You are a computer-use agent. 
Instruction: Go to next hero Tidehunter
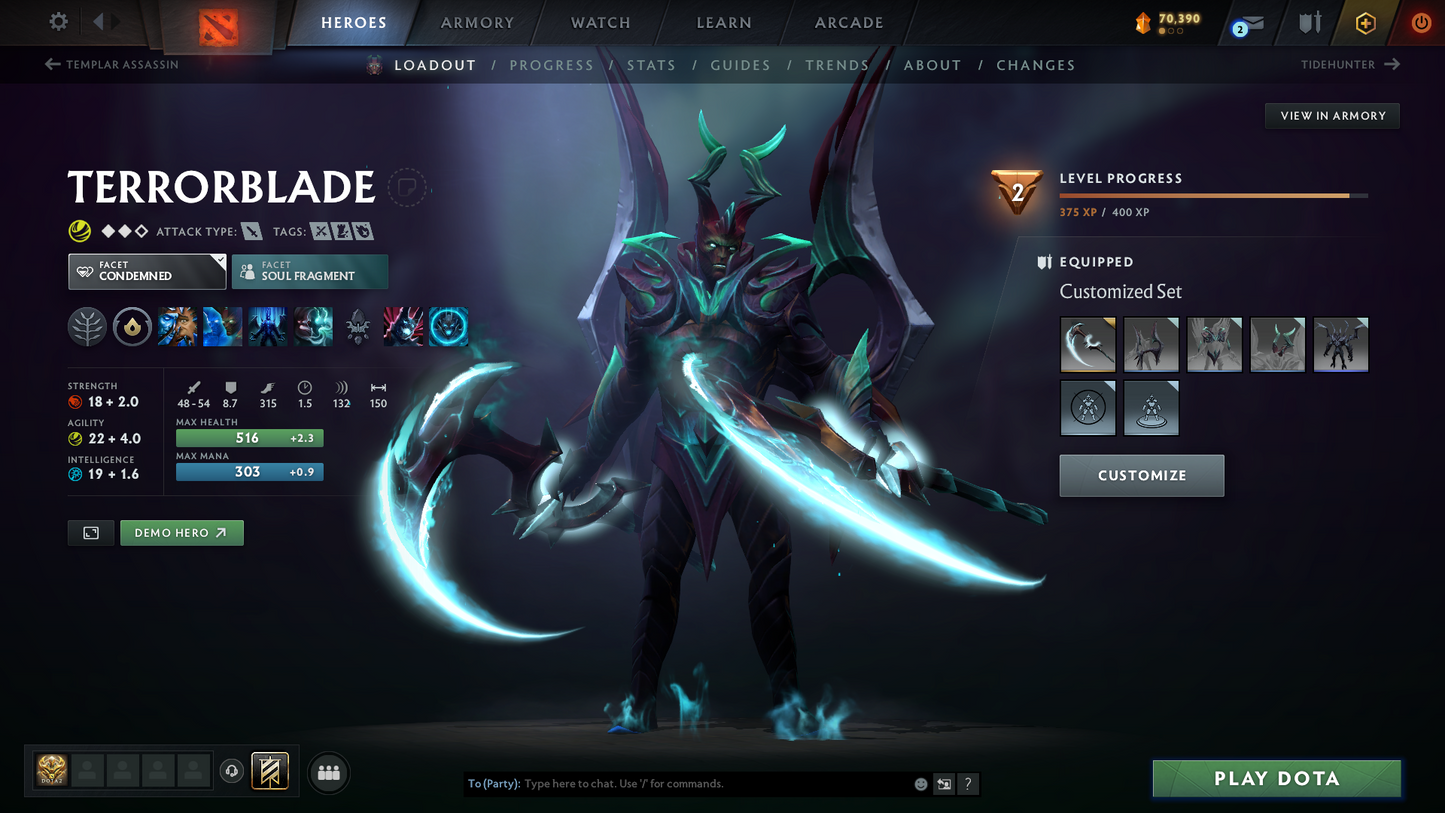point(1350,65)
